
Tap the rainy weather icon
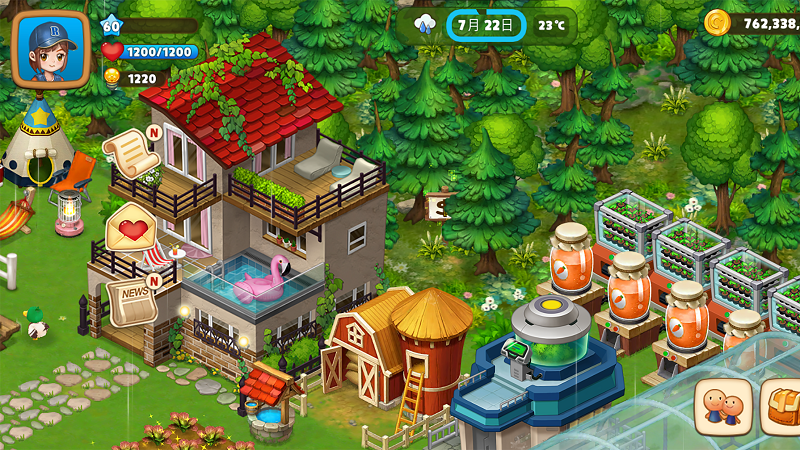425,24
